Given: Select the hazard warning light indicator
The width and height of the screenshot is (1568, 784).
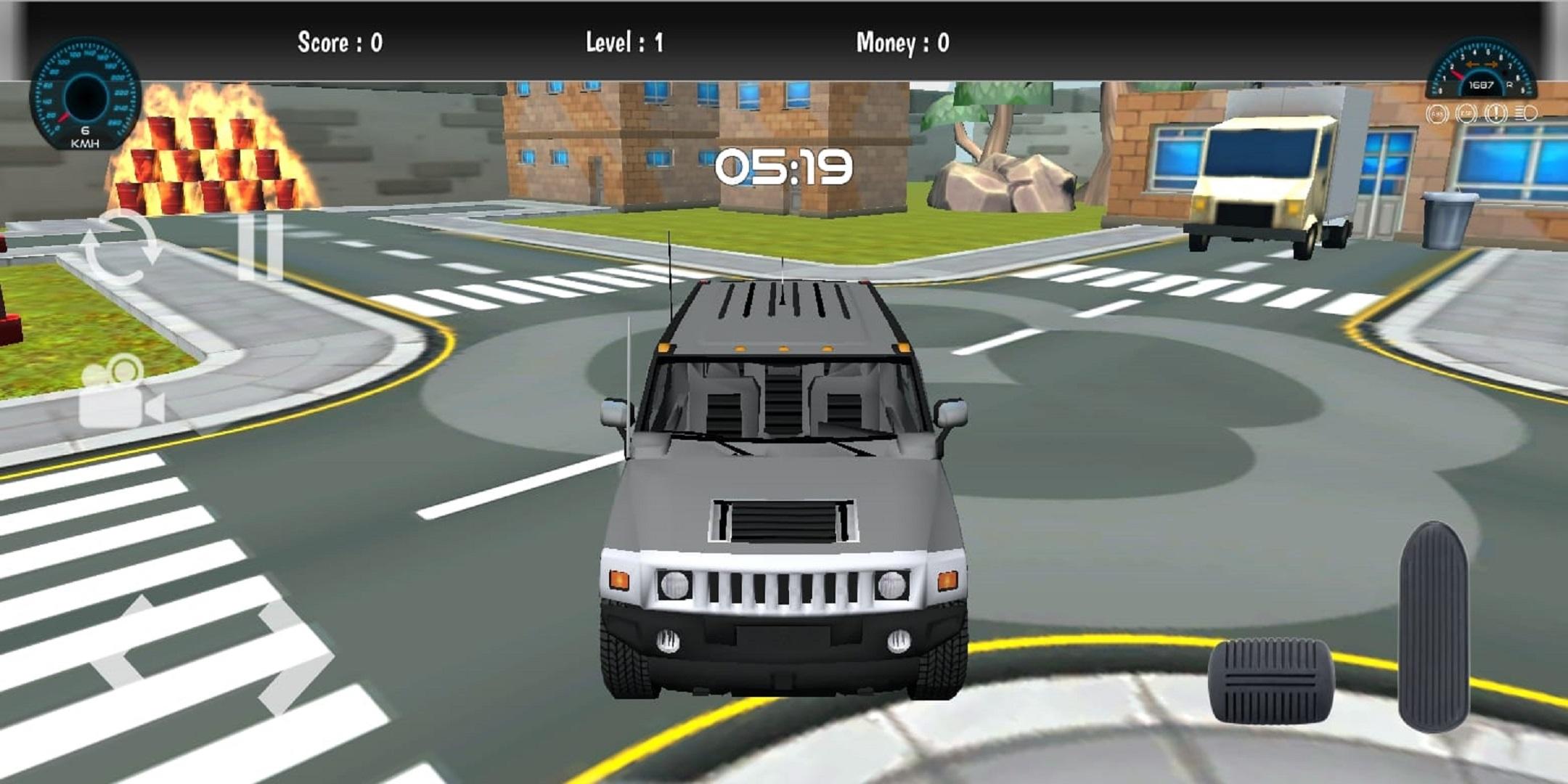Looking at the screenshot, I should click(x=1496, y=113).
